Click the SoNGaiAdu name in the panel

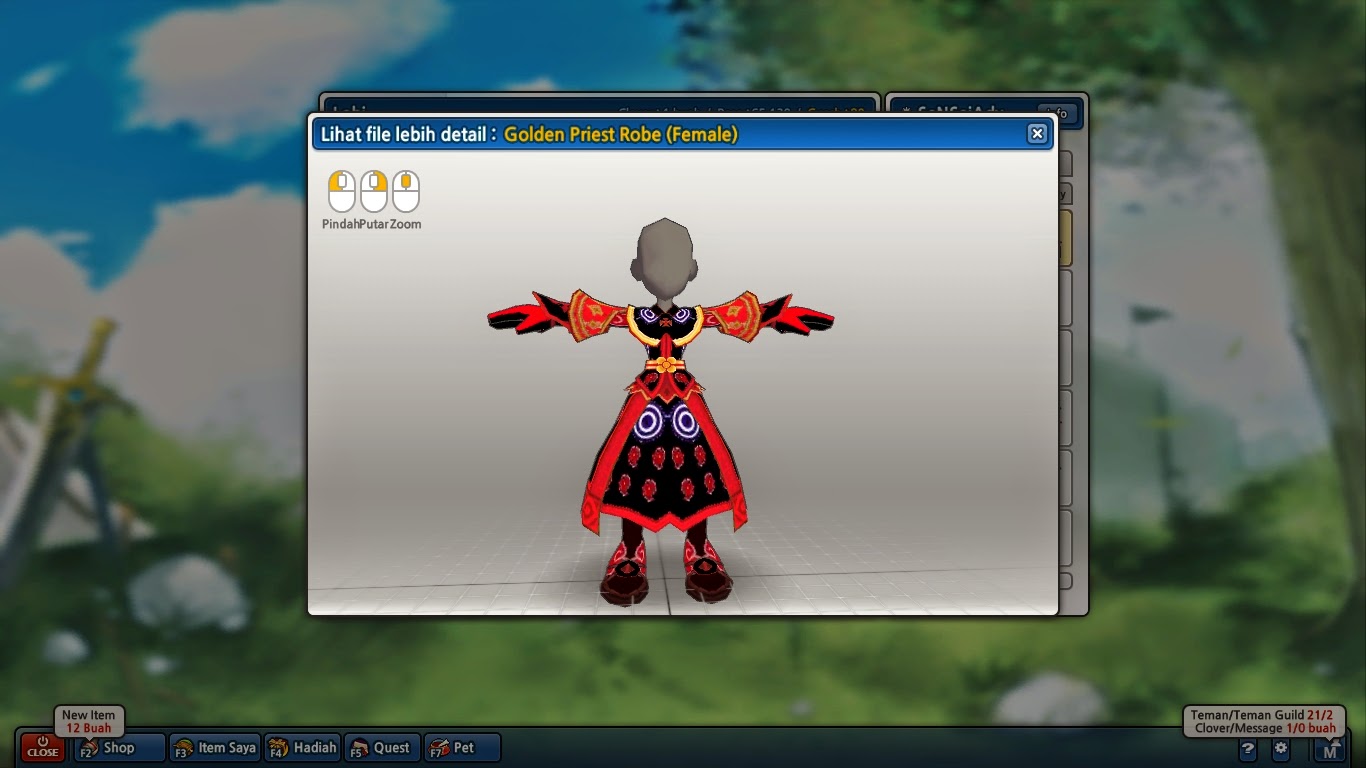[960, 112]
